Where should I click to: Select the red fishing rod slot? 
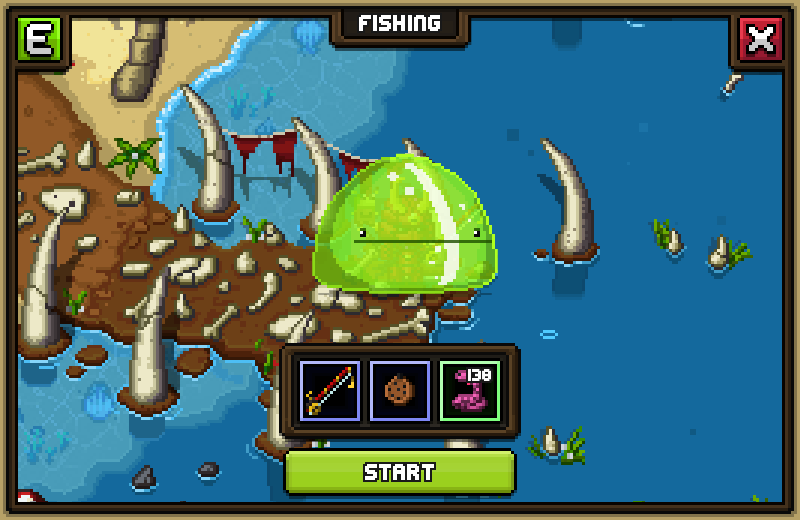pyautogui.click(x=330, y=391)
